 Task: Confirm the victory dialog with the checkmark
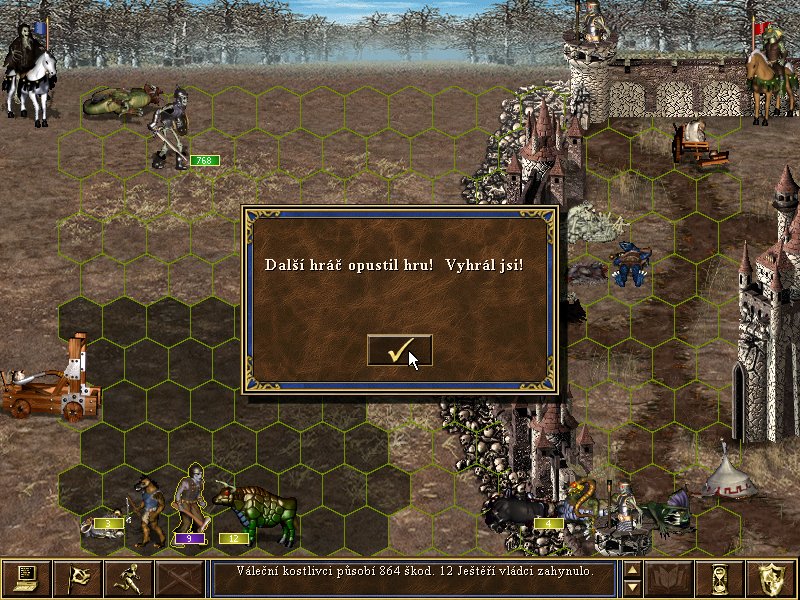(x=400, y=350)
